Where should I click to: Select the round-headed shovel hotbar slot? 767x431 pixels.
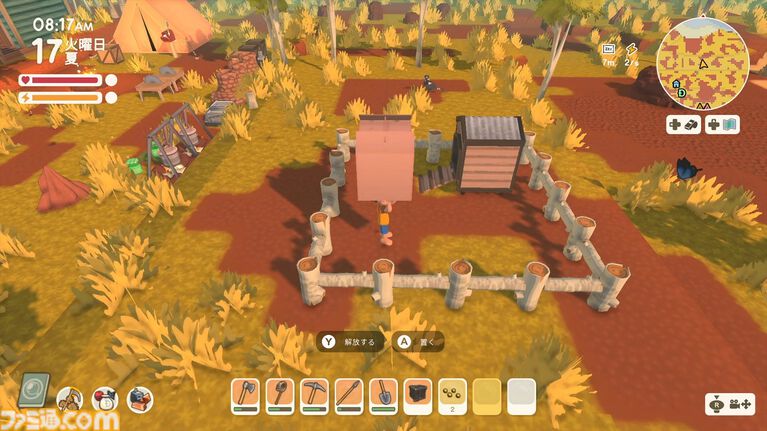pyautogui.click(x=280, y=395)
